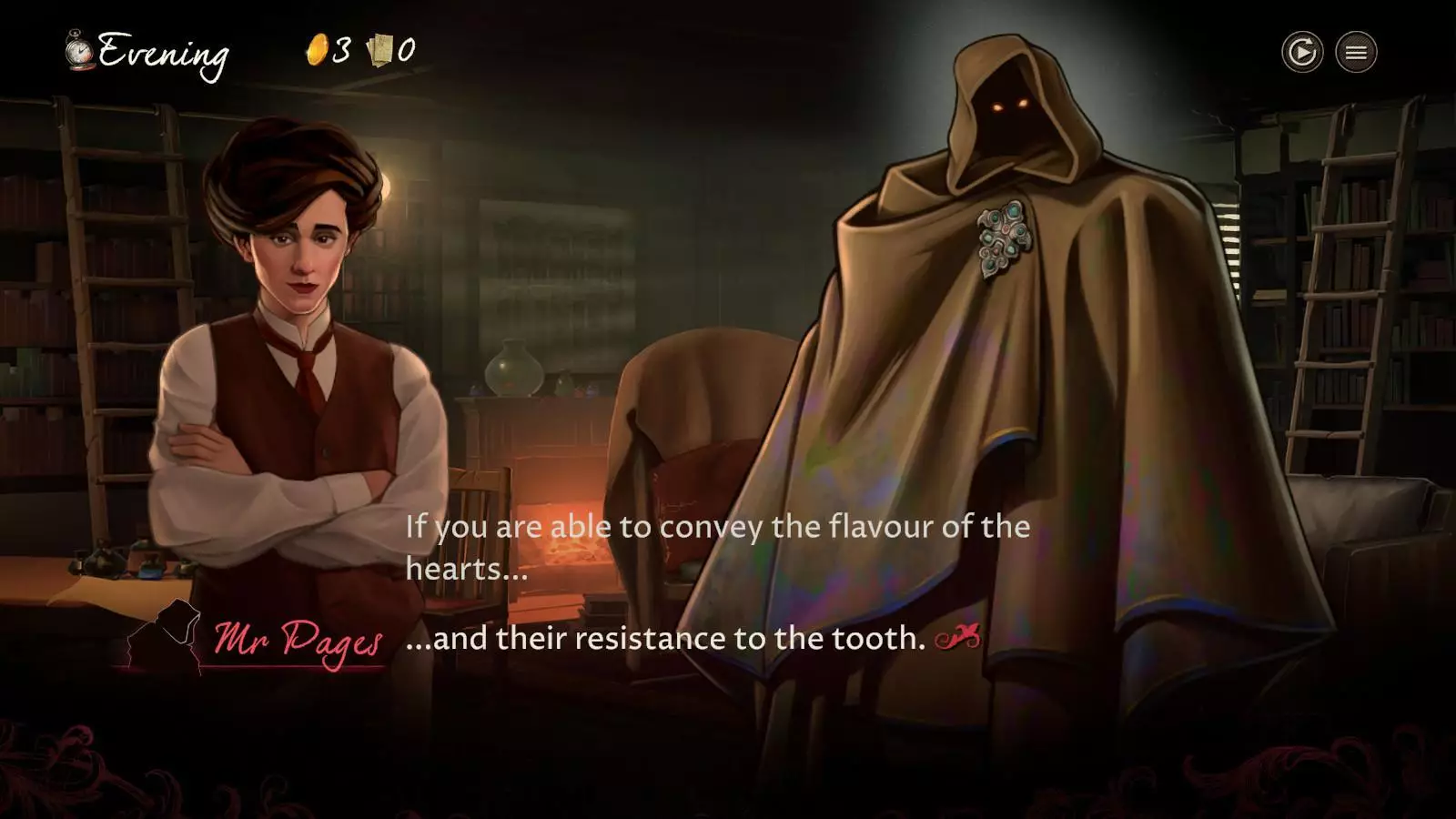The height and width of the screenshot is (819, 1456).
Task: Click the Evening time-of-day label
Action: [x=164, y=53]
